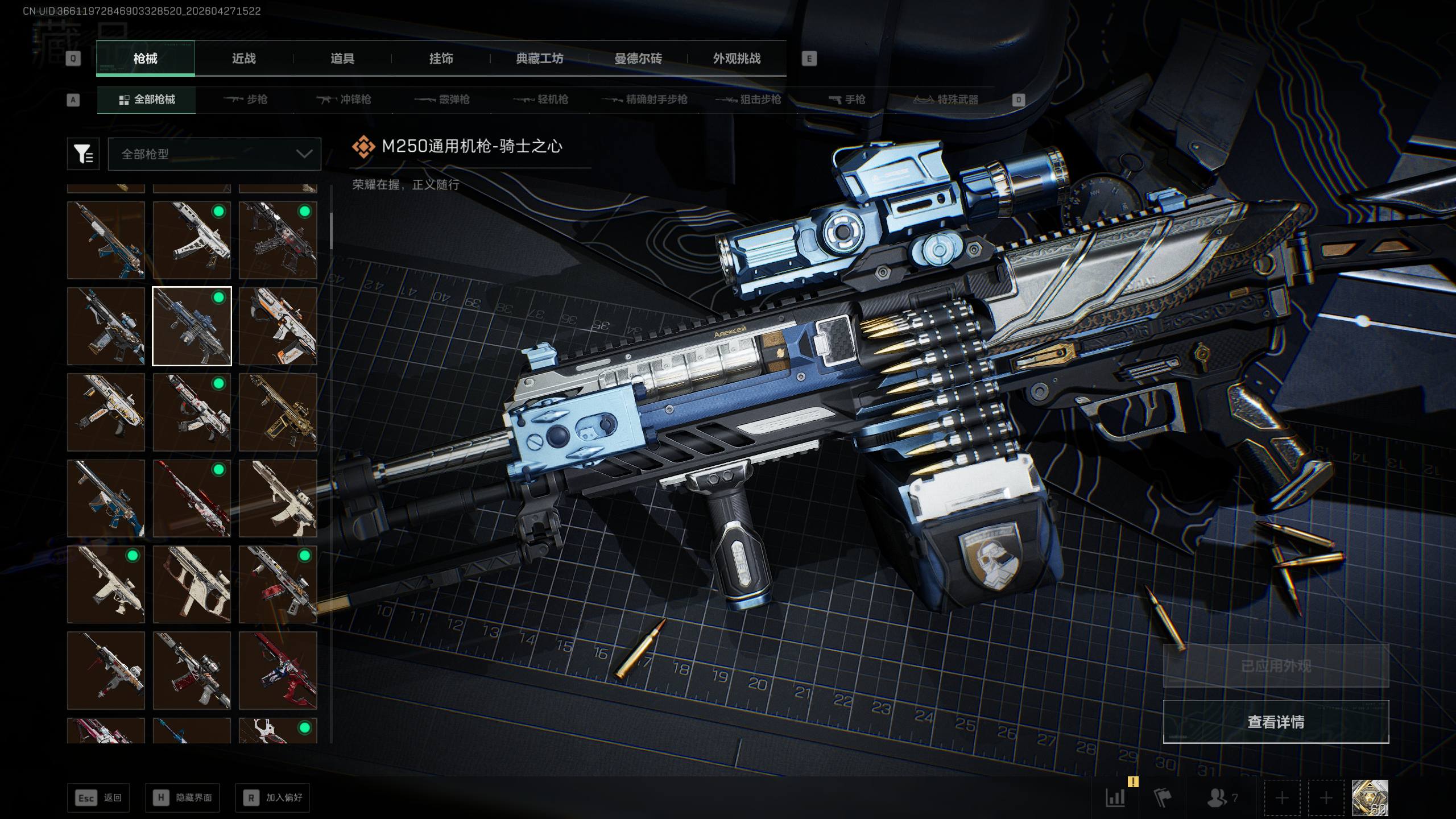Open the 道具 items tab

click(x=342, y=58)
